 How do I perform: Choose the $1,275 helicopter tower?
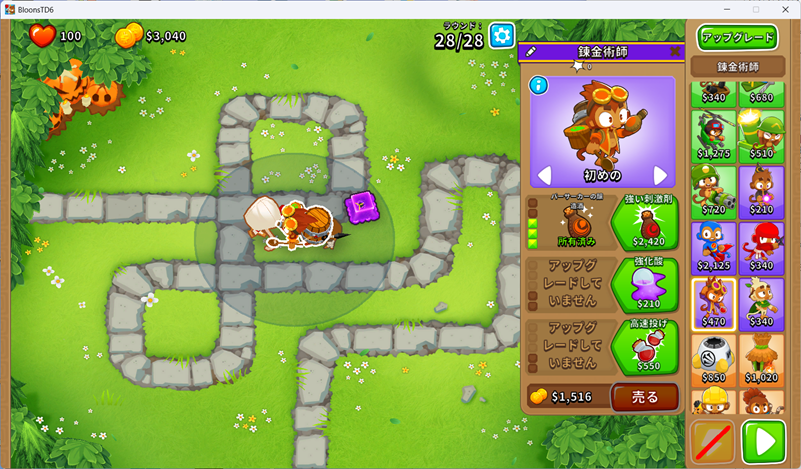tap(713, 134)
